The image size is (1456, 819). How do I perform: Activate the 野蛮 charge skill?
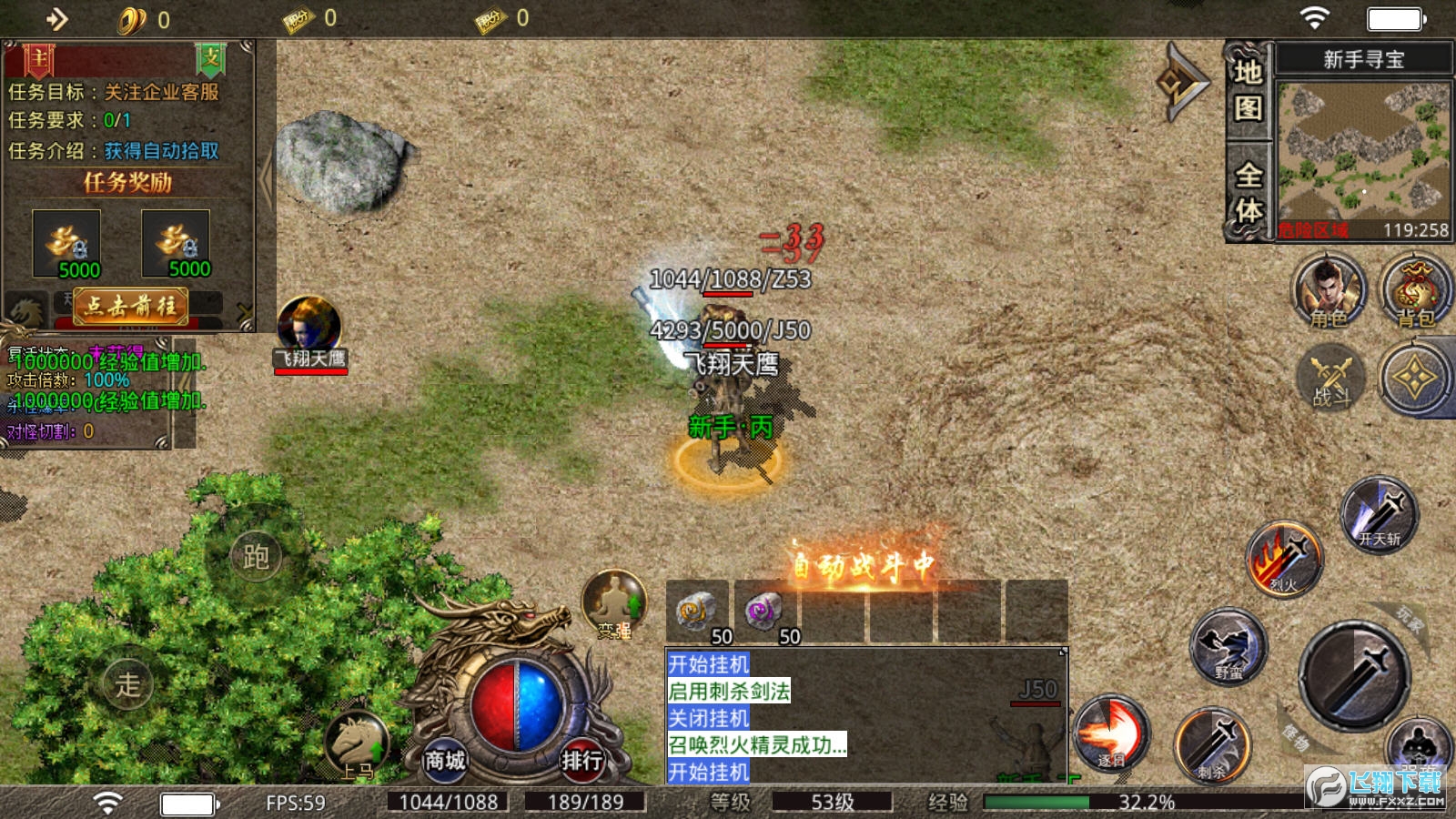(x=1228, y=646)
